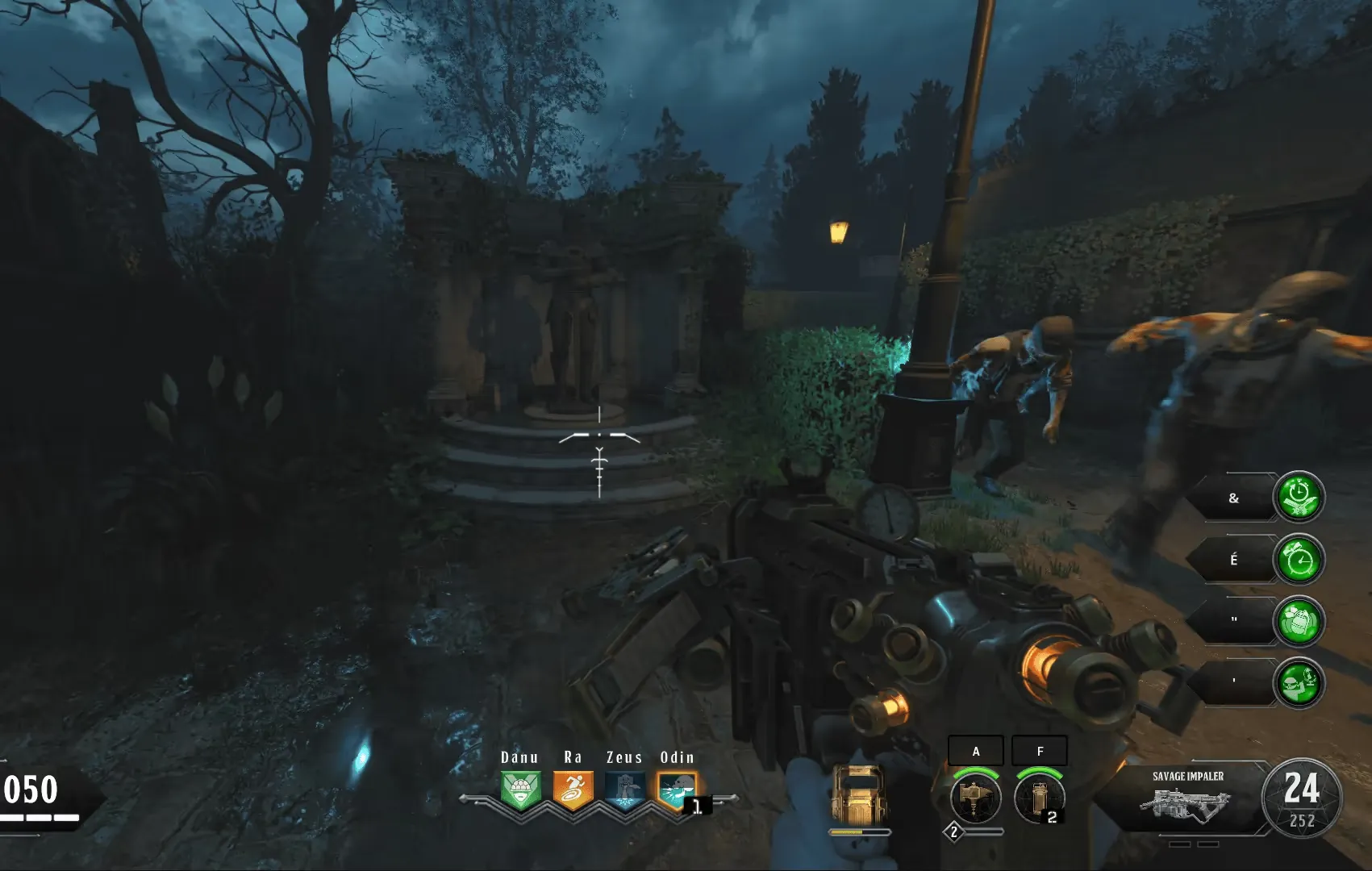Select the grenade equipment slot
This screenshot has width=1372, height=871.
1039,797
